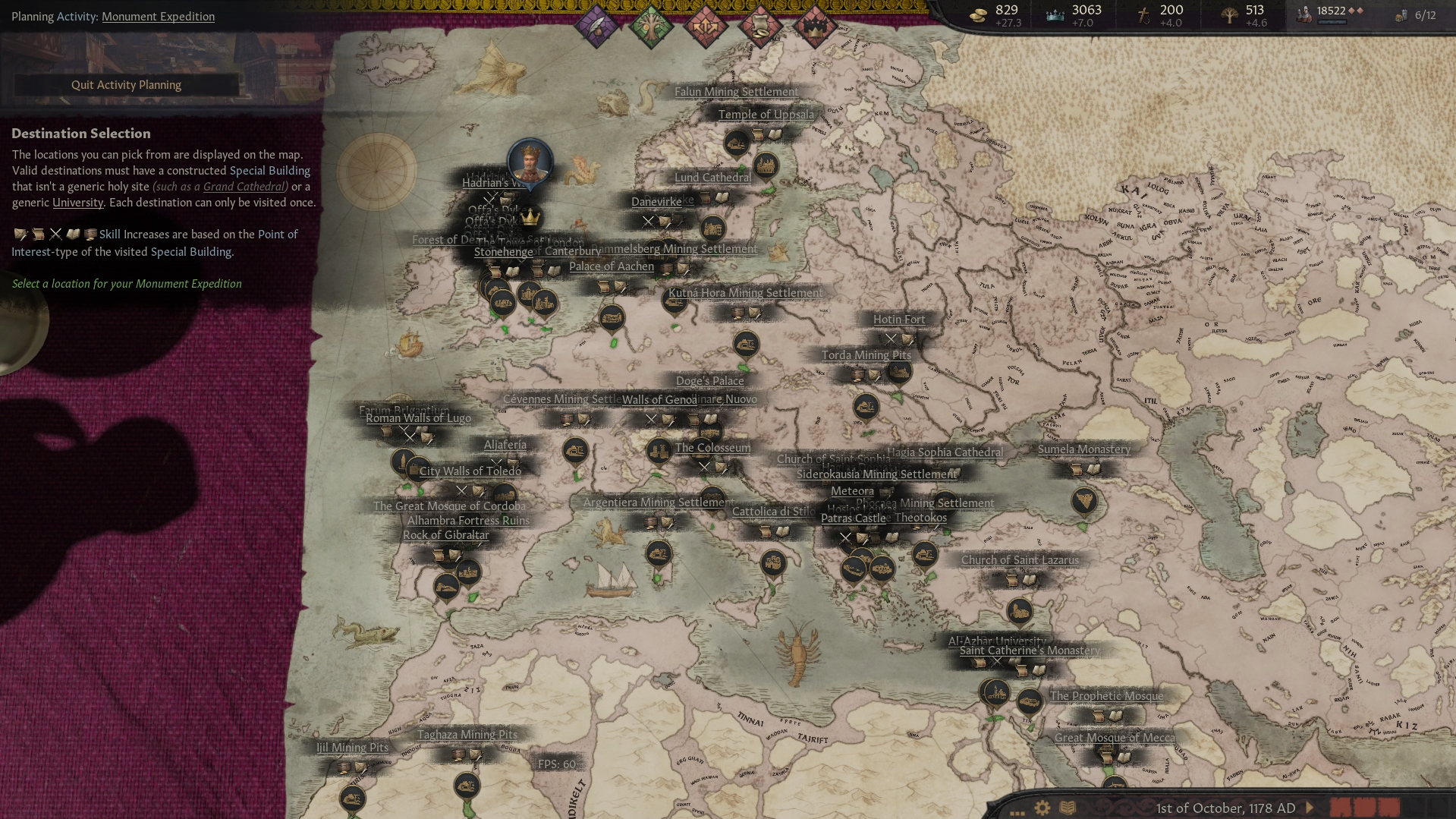Choose Church of Saint Lazarus
Screen dimensions: 1456x819
pos(1019,560)
